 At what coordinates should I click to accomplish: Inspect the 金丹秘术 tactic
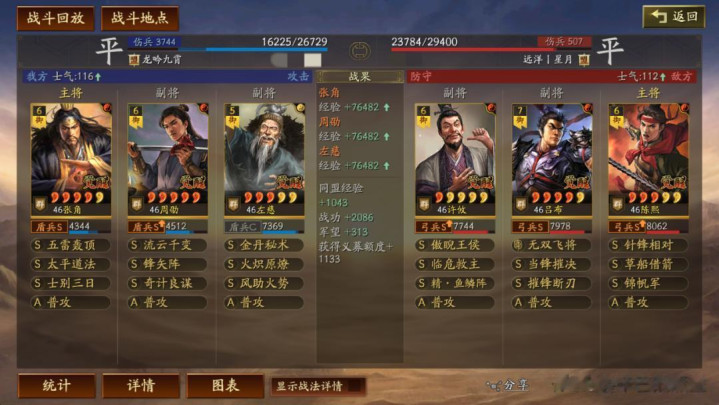pos(263,245)
